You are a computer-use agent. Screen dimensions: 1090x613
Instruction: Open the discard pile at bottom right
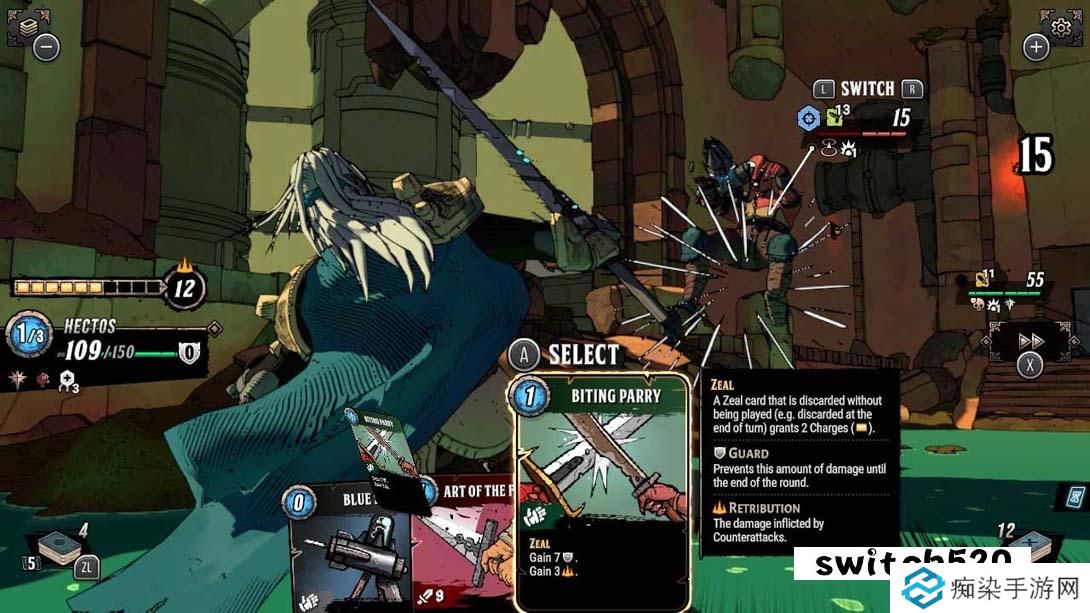click(1030, 543)
